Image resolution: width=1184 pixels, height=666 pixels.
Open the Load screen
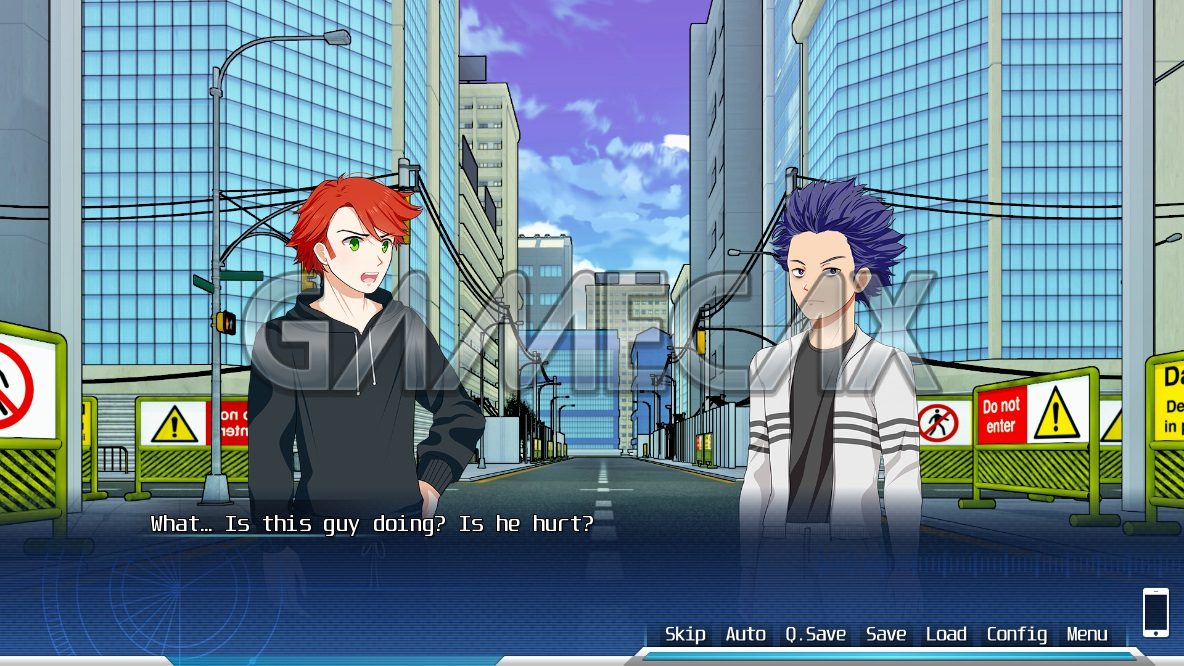[946, 634]
